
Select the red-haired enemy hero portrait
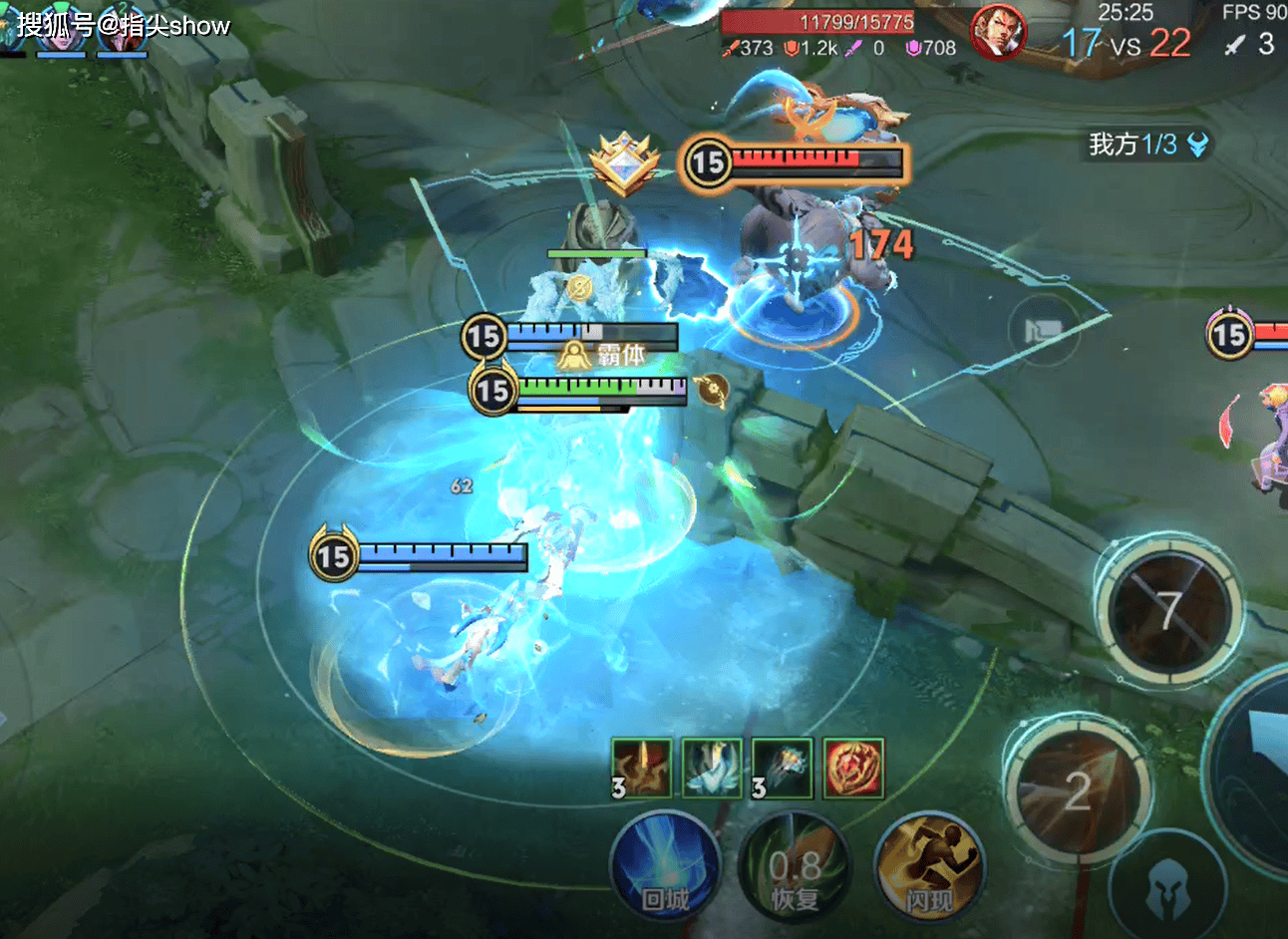click(x=998, y=33)
